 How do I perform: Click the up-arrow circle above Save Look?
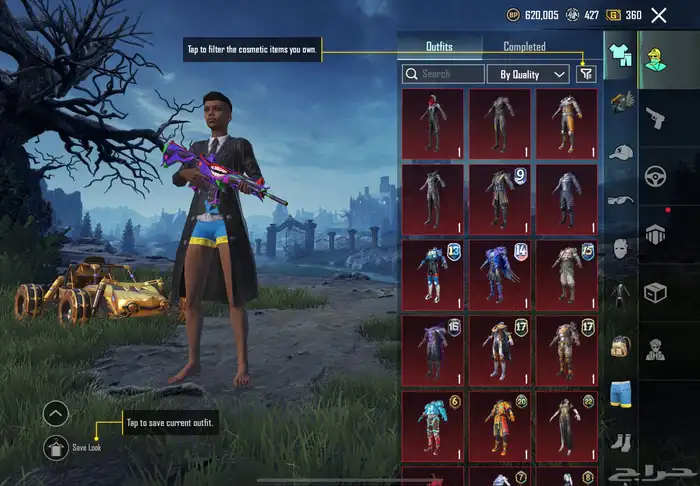tap(56, 412)
